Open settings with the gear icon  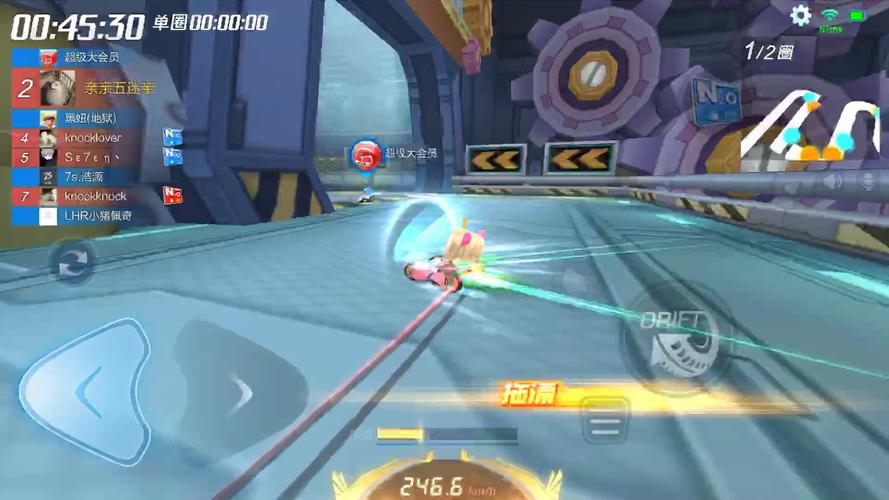pyautogui.click(x=801, y=15)
